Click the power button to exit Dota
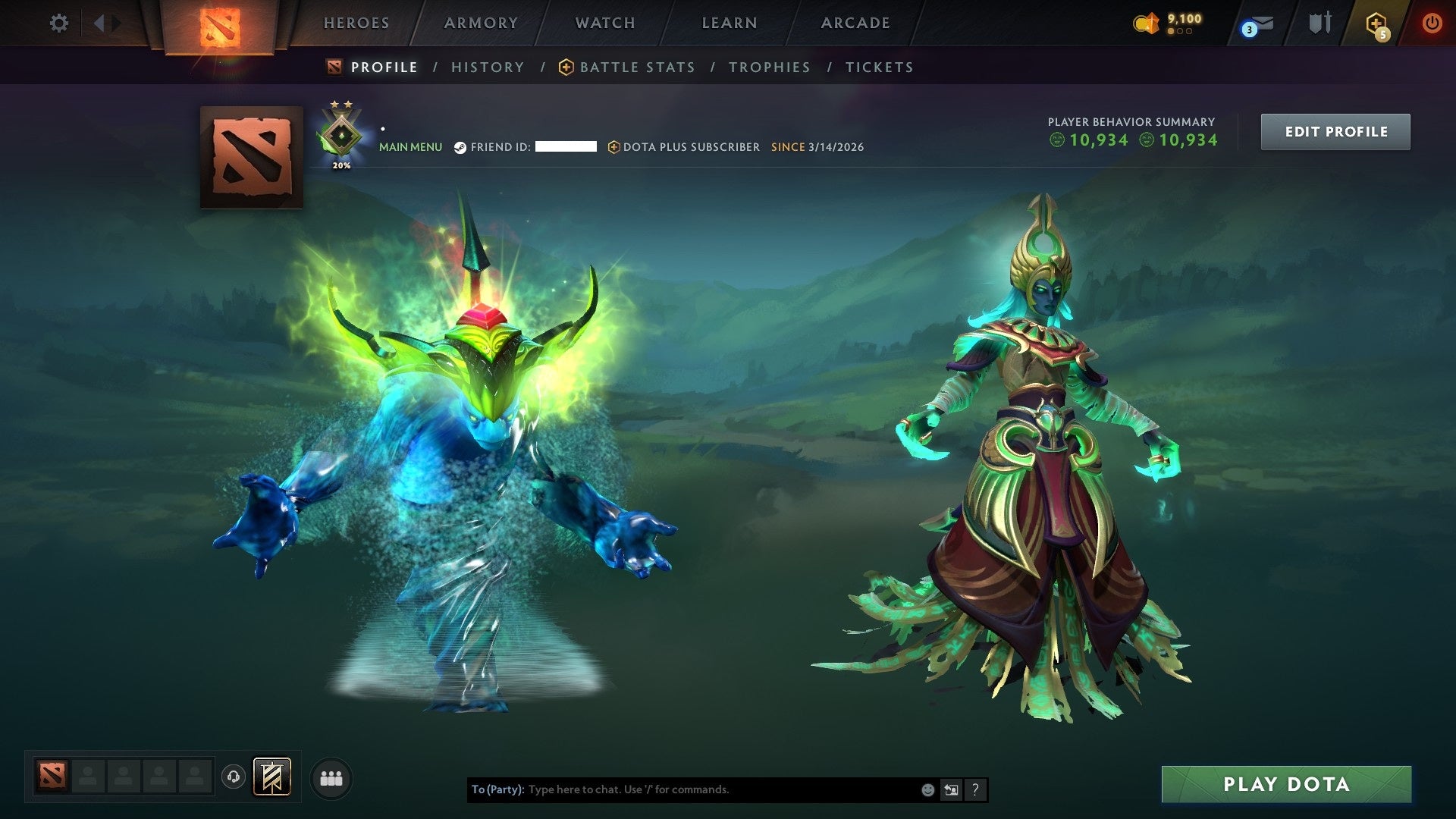1456x819 pixels. (x=1432, y=23)
